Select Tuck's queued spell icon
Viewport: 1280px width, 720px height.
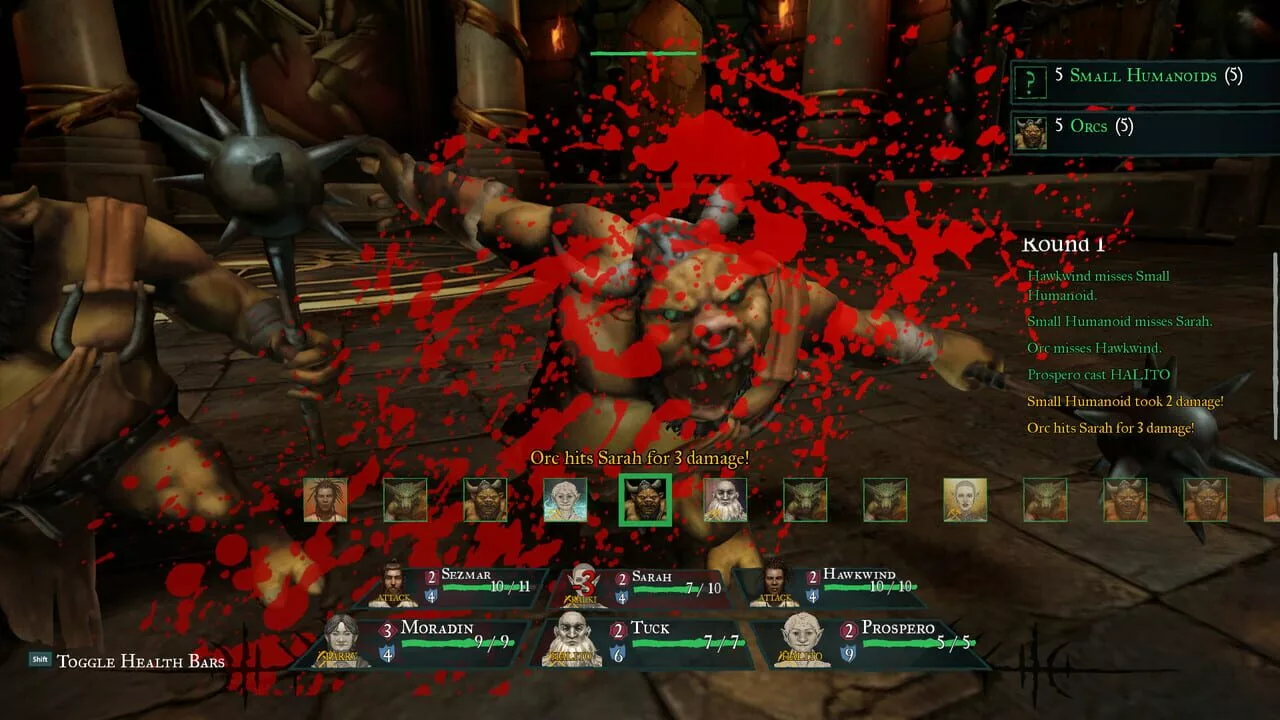point(572,655)
